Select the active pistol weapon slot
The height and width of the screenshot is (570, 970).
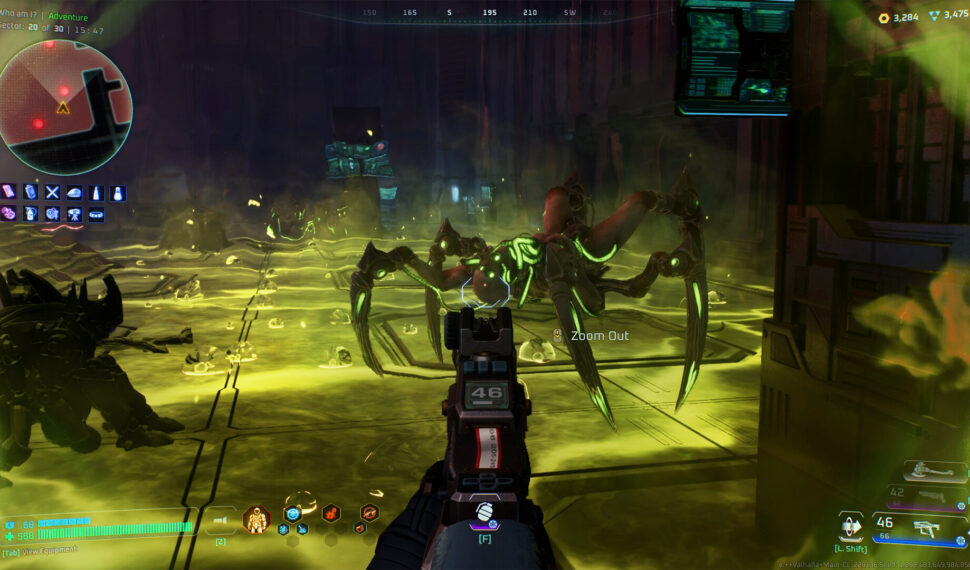pos(920,526)
